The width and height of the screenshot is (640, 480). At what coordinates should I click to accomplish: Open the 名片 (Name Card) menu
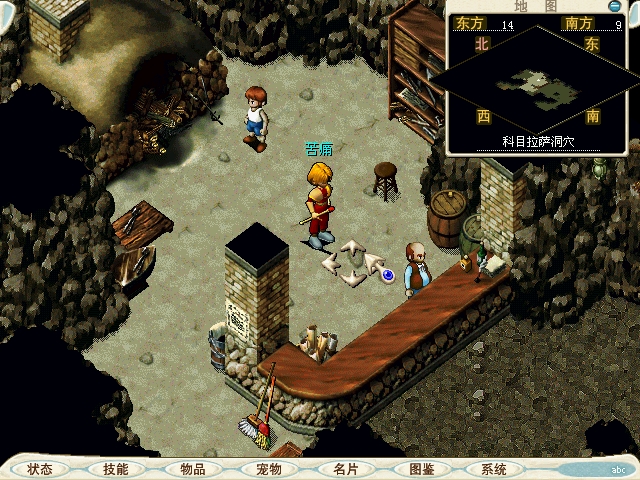[345, 469]
